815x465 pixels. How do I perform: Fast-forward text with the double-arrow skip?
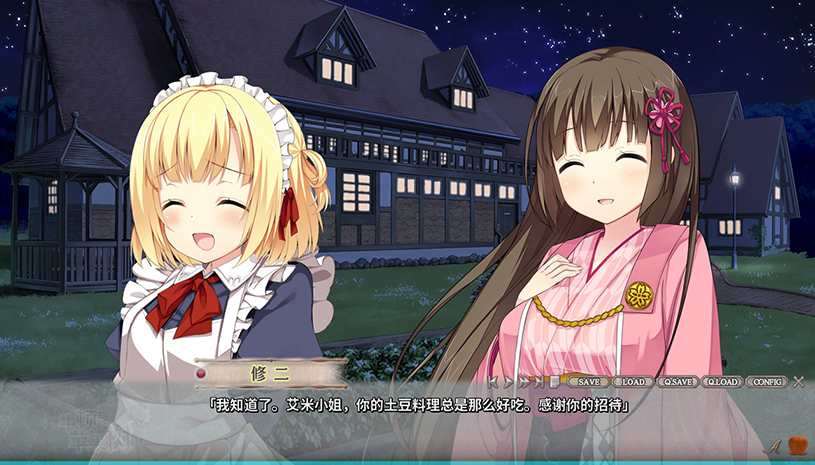(524, 381)
